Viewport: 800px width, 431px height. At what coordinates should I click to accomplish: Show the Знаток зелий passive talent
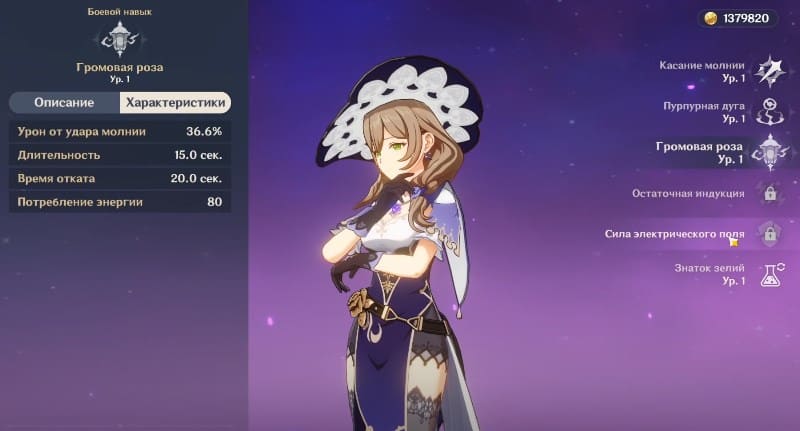coord(769,275)
